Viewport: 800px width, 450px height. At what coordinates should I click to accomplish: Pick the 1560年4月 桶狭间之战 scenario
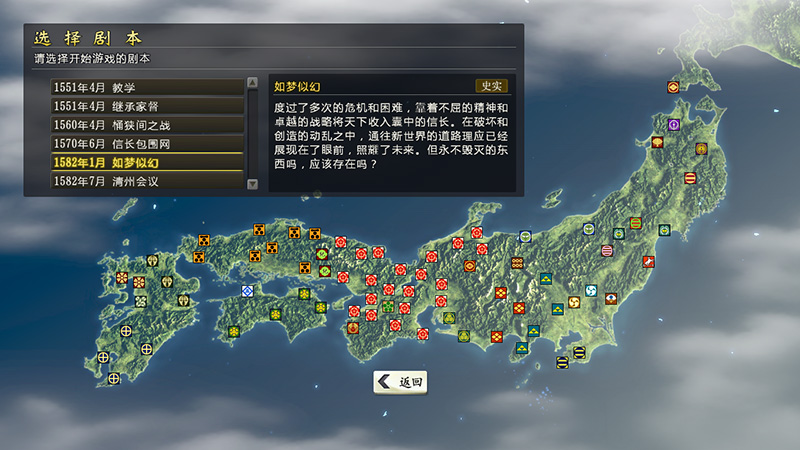pyautogui.click(x=147, y=125)
